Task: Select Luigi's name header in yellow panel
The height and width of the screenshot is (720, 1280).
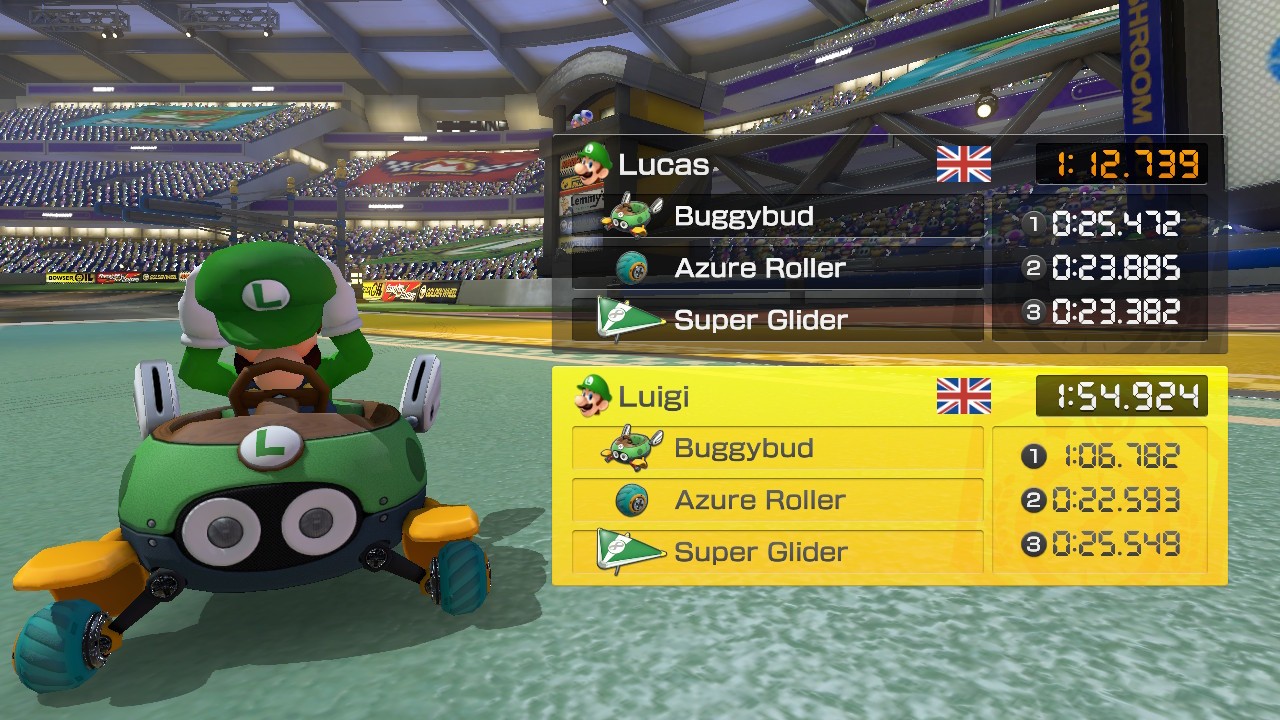Action: (654, 396)
